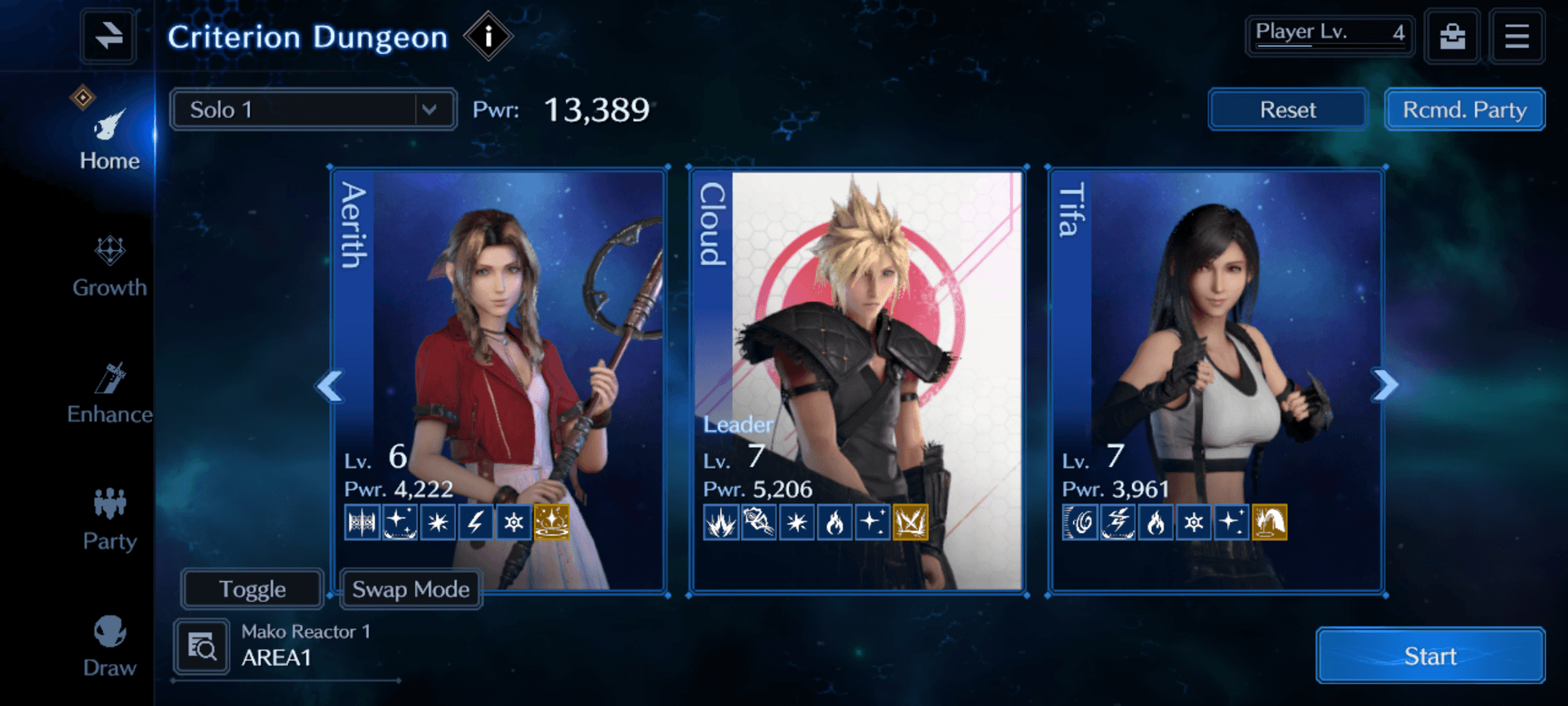Show Criterion Dungeon info
Viewport: 1568px width, 706px height.
pyautogui.click(x=488, y=37)
